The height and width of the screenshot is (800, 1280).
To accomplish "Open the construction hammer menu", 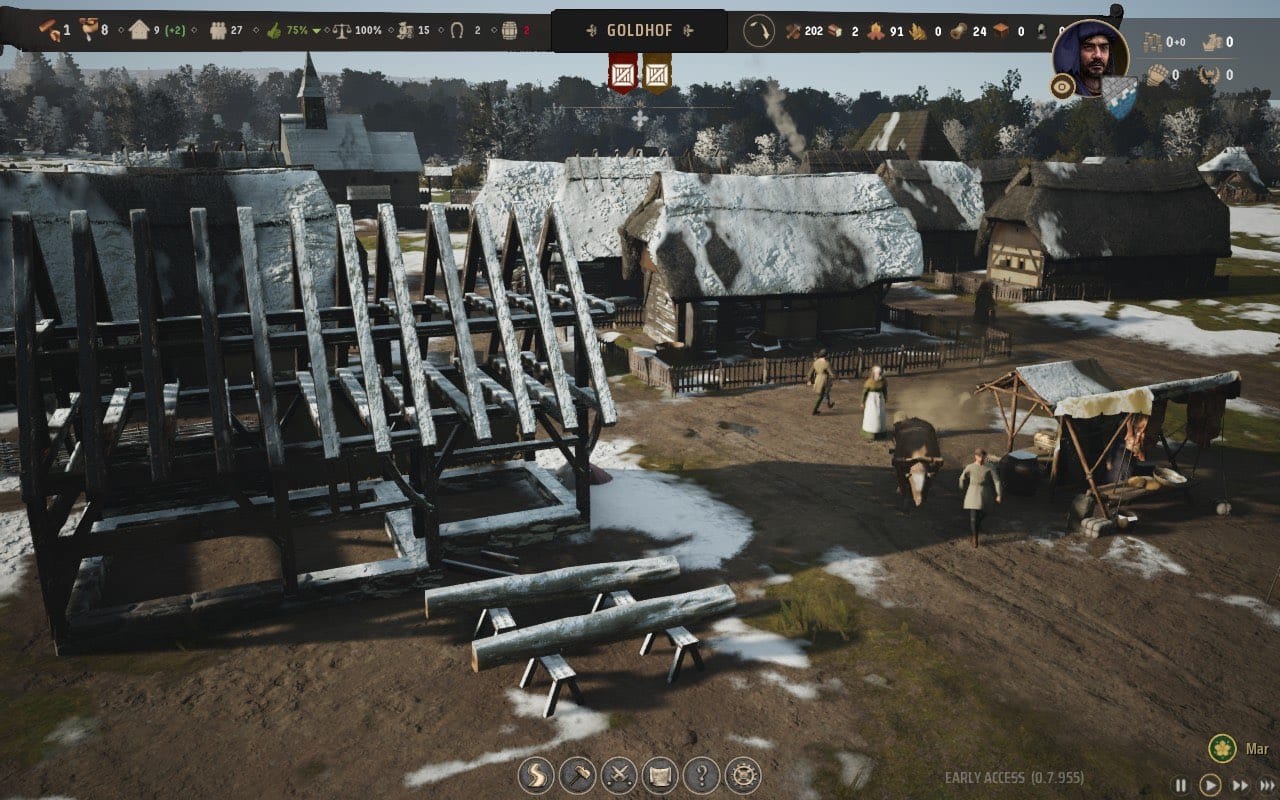I will [577, 775].
